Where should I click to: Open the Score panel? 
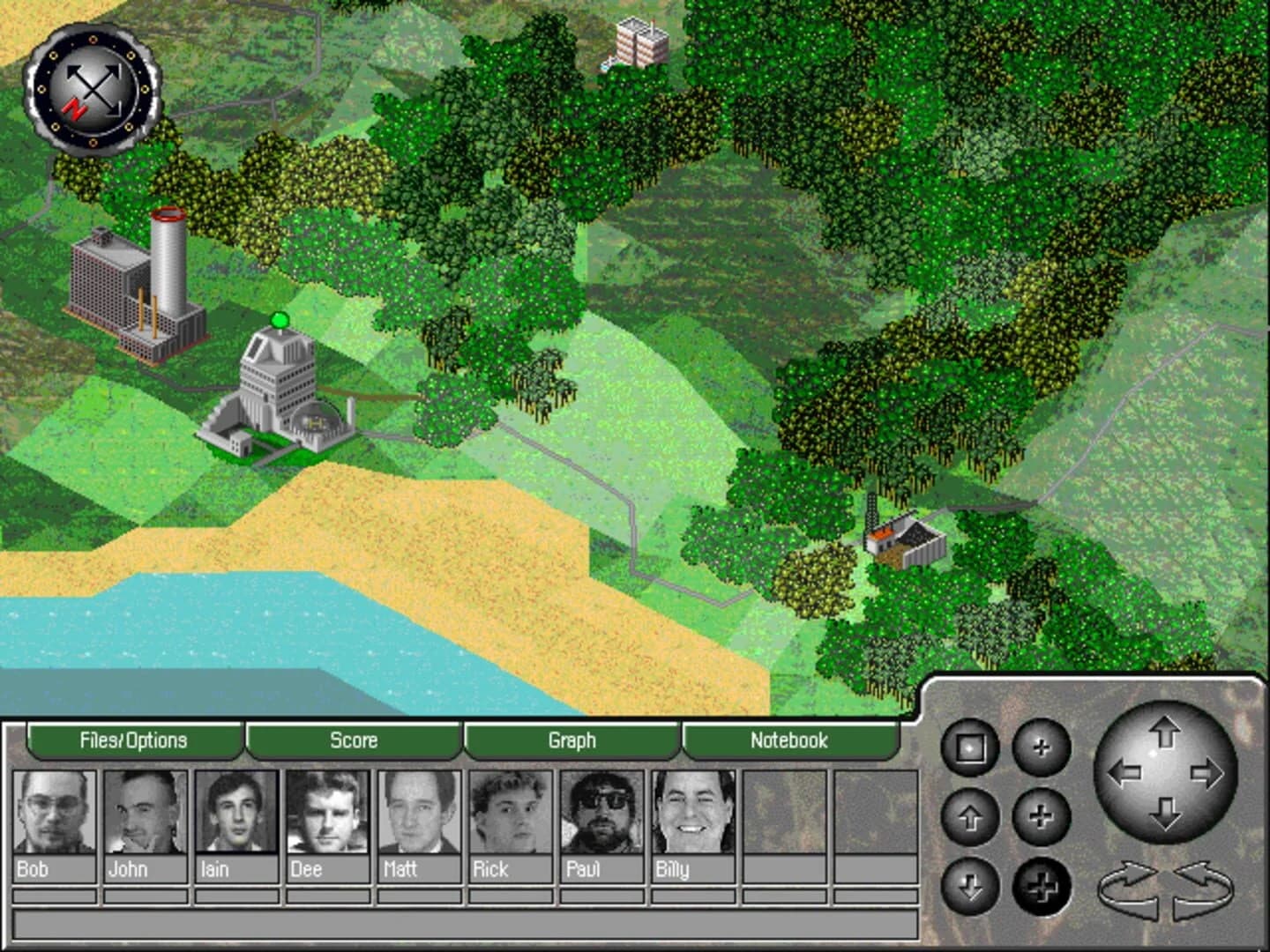(x=352, y=740)
